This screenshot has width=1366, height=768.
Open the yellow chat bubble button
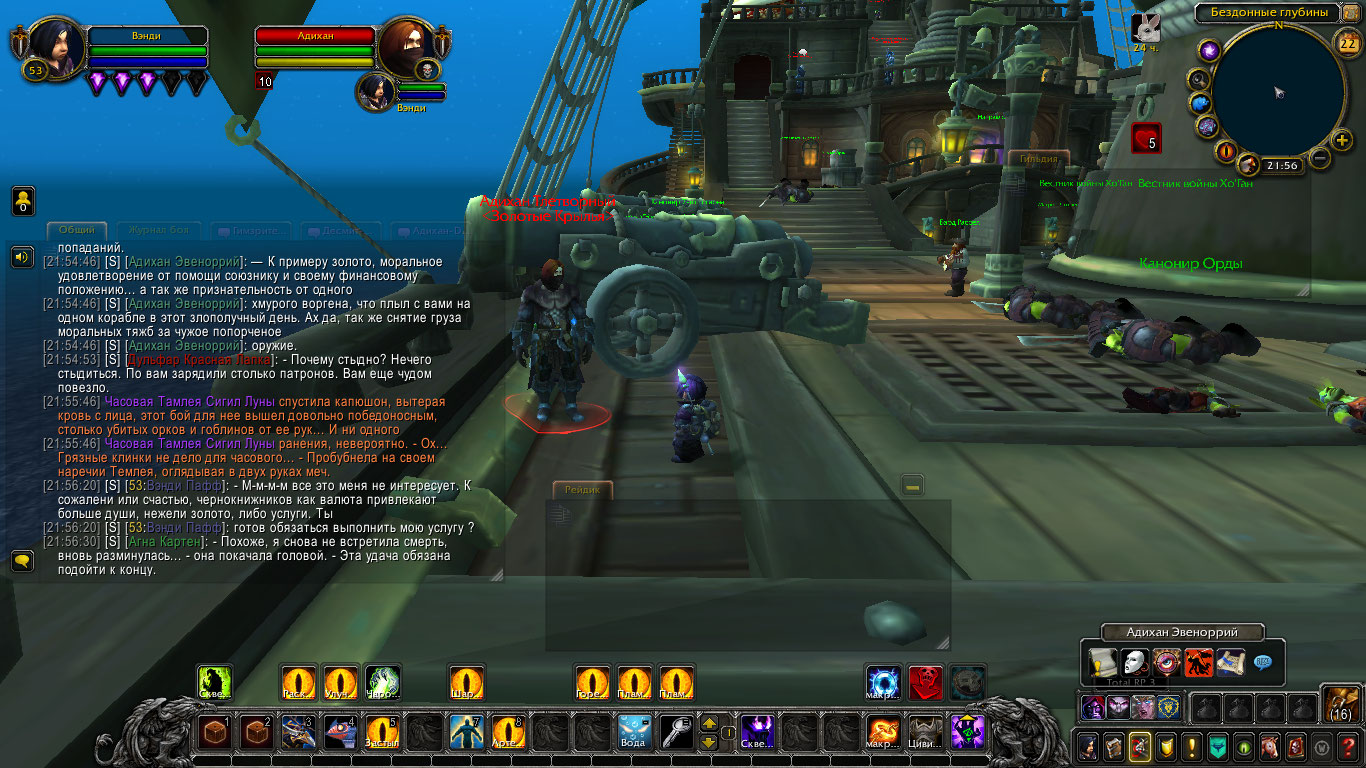(22, 560)
